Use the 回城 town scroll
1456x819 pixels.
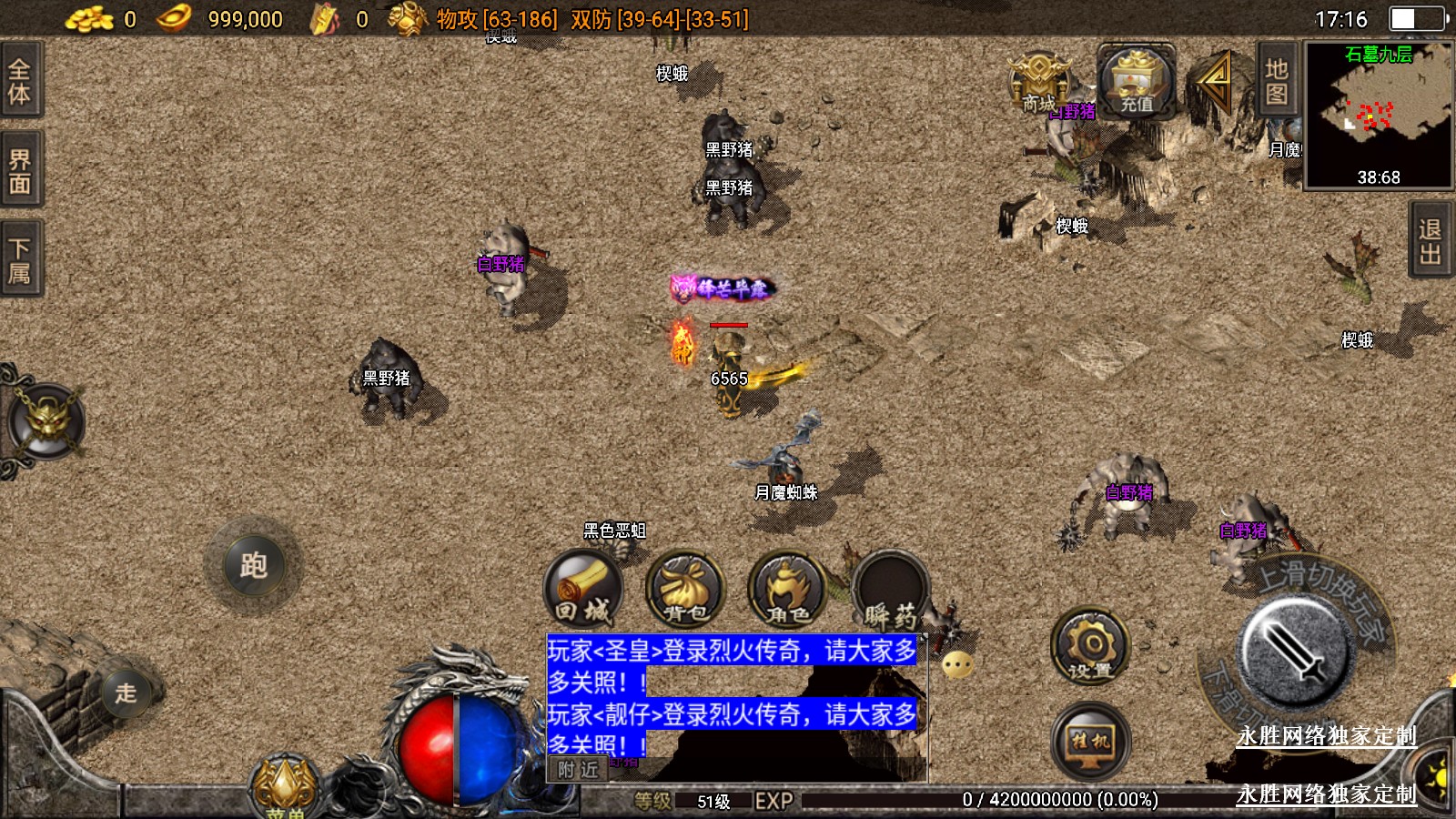(x=583, y=590)
